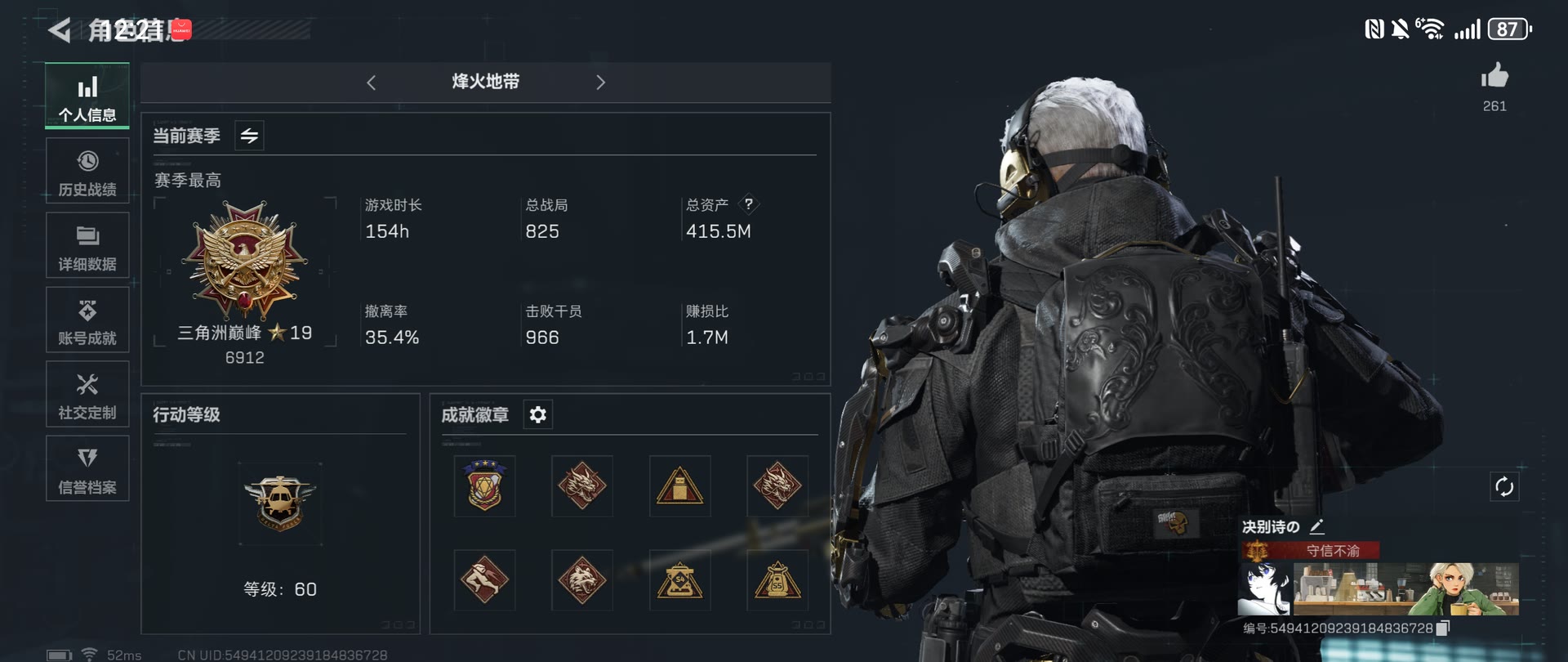The width and height of the screenshot is (1568, 662).
Task: Select the S4 trophy achievement badge
Action: (680, 581)
